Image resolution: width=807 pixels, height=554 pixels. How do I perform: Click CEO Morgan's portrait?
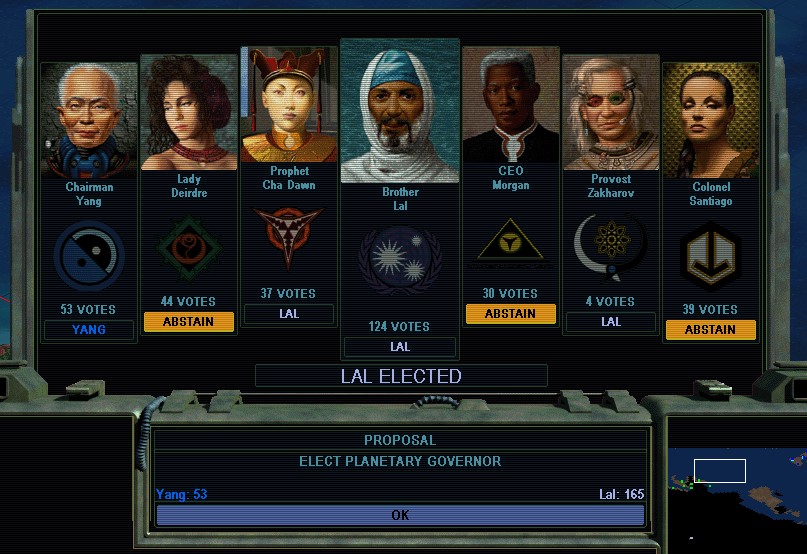511,104
